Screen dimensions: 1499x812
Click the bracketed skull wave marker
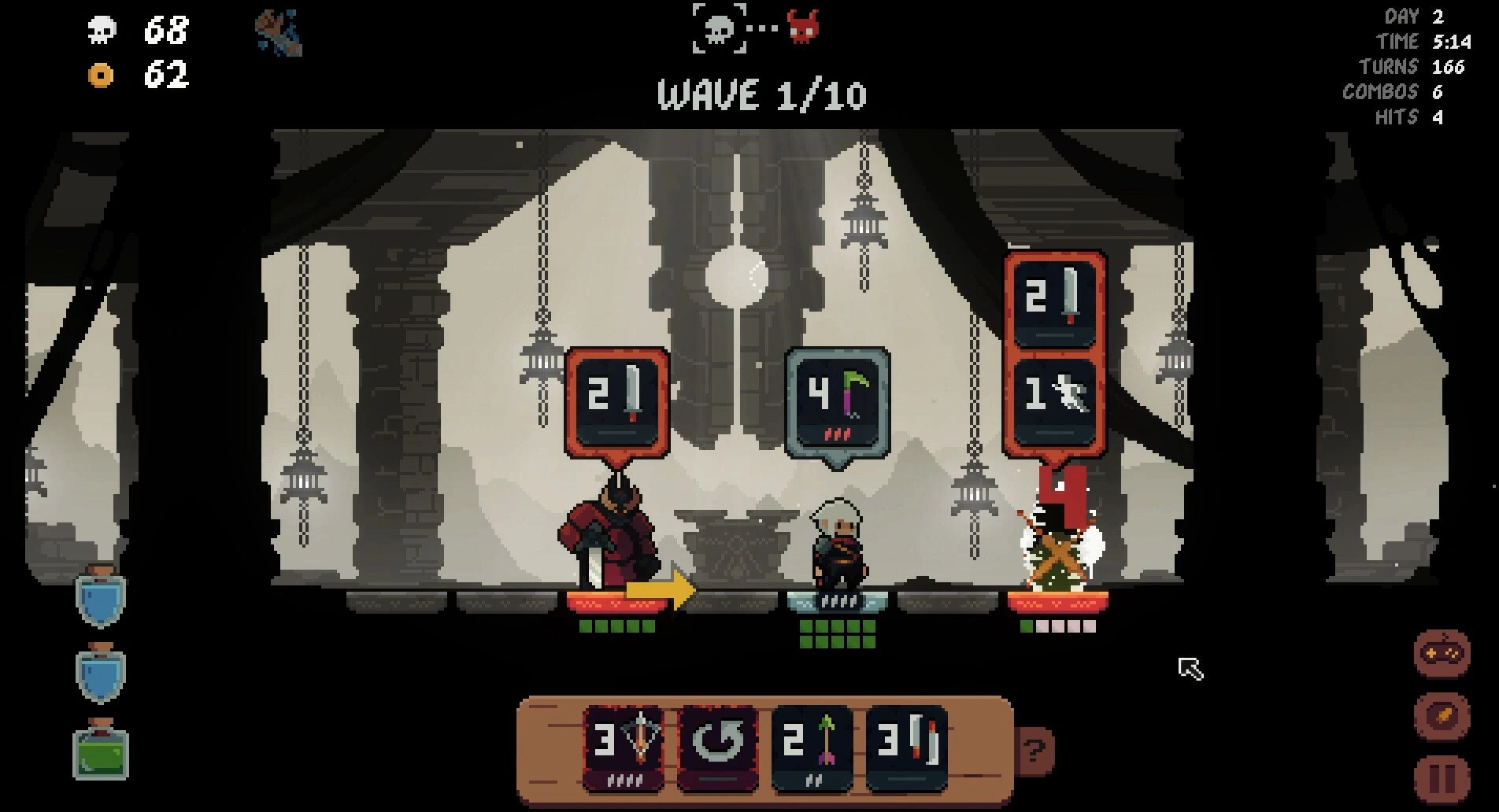(719, 28)
